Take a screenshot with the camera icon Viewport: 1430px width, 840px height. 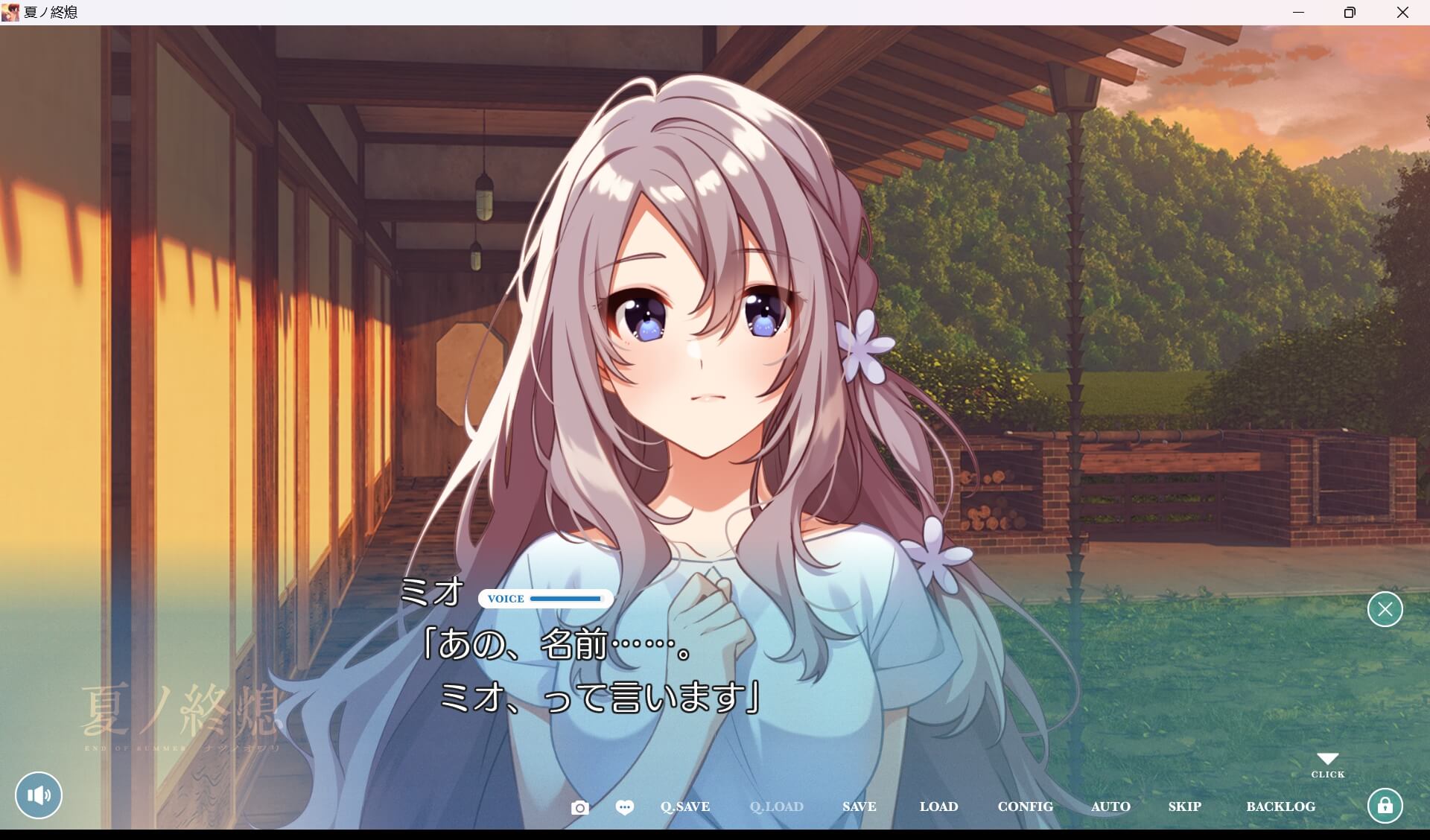[x=581, y=806]
